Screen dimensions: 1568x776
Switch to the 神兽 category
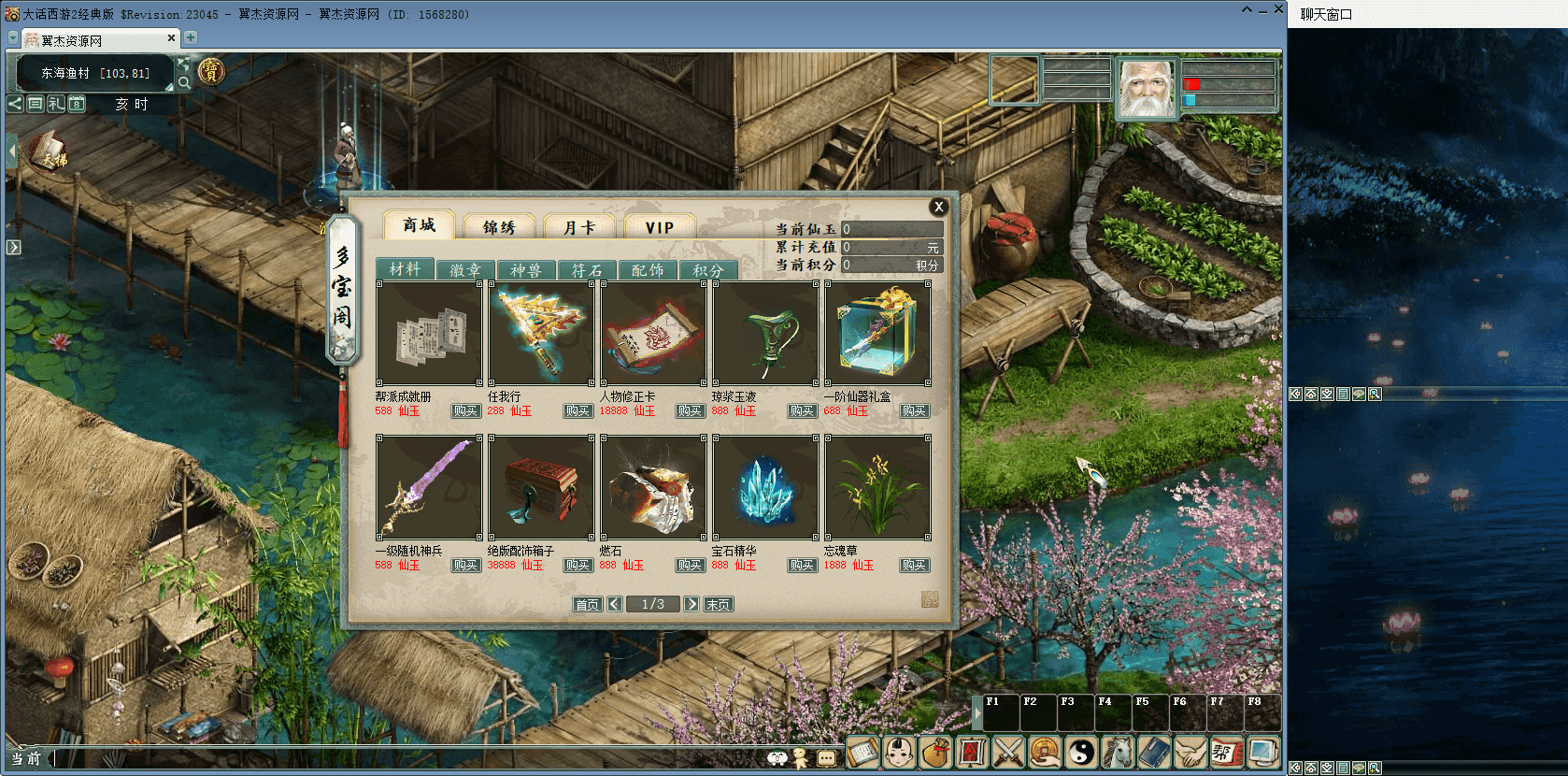click(x=526, y=270)
